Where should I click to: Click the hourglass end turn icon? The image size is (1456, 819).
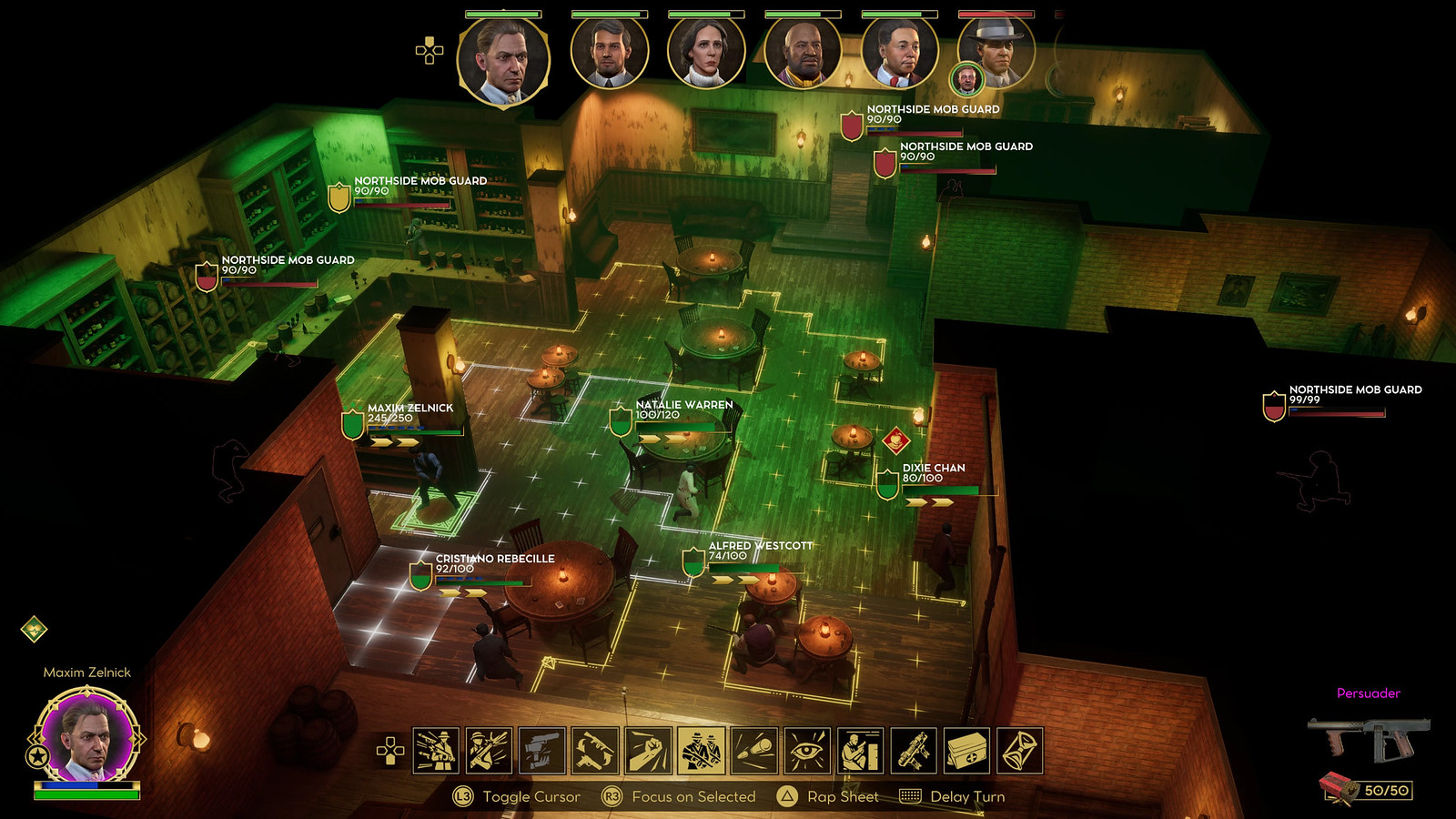click(x=1019, y=751)
